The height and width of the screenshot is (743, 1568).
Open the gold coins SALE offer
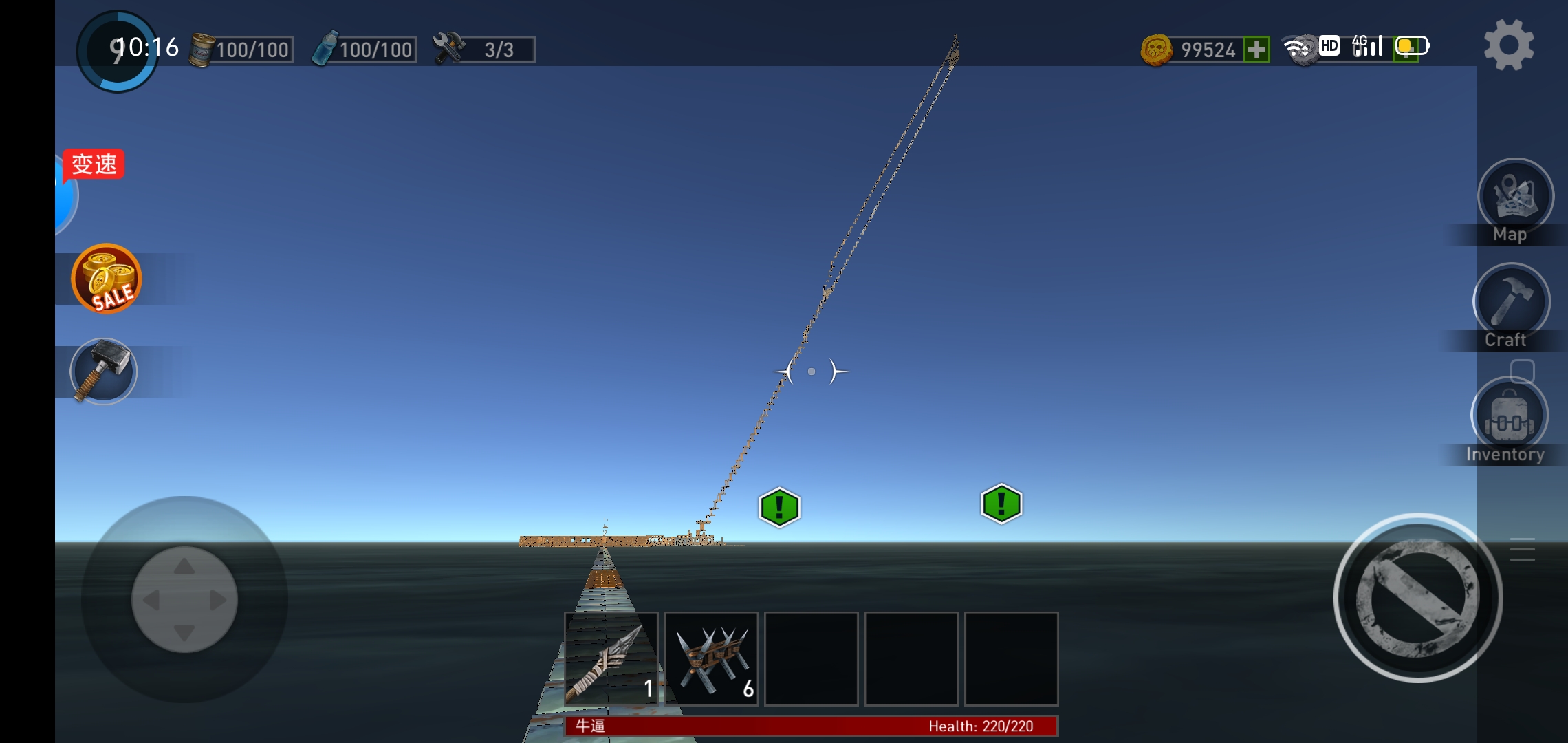click(x=106, y=279)
